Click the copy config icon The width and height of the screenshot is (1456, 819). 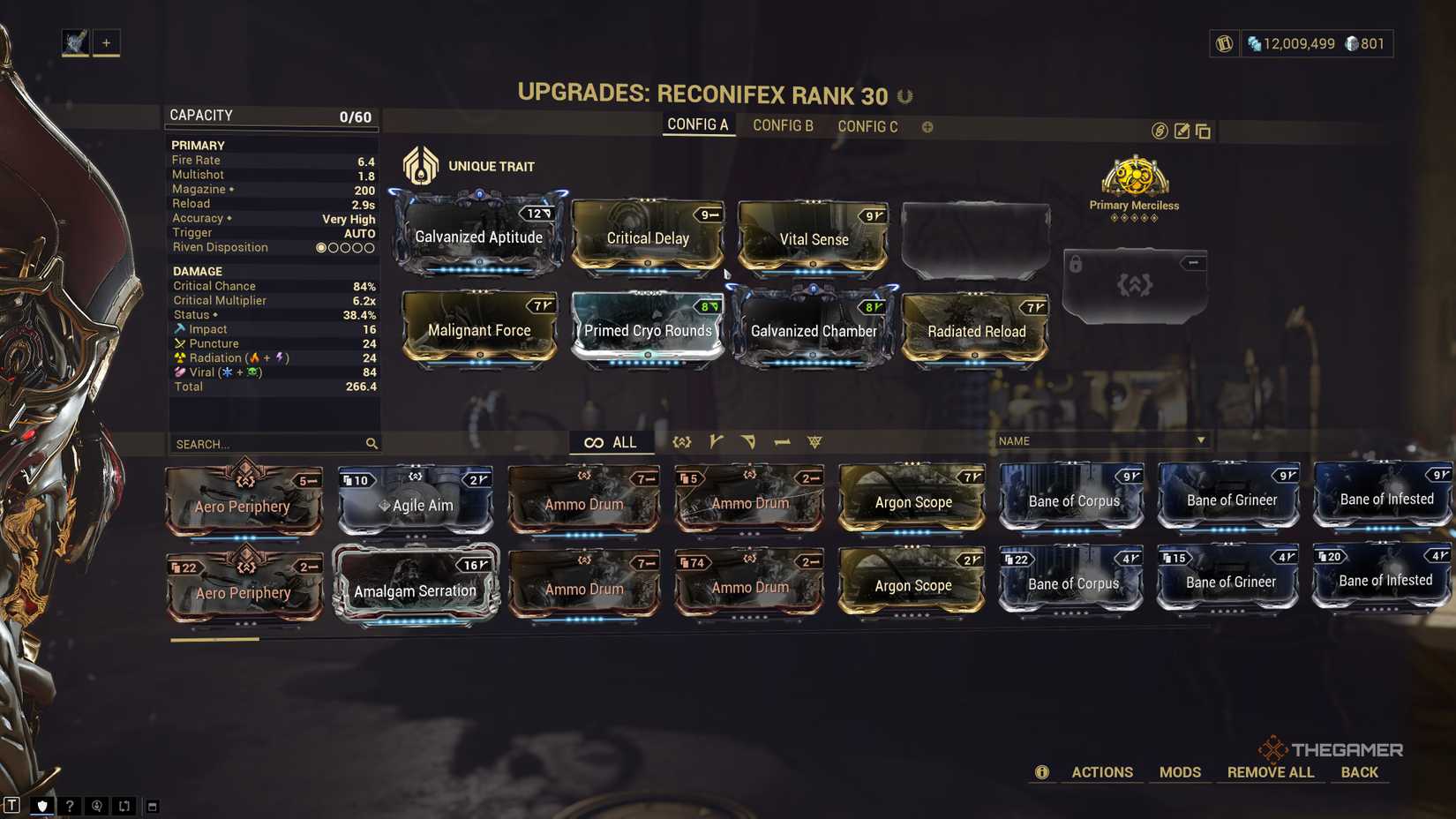pyautogui.click(x=1203, y=131)
